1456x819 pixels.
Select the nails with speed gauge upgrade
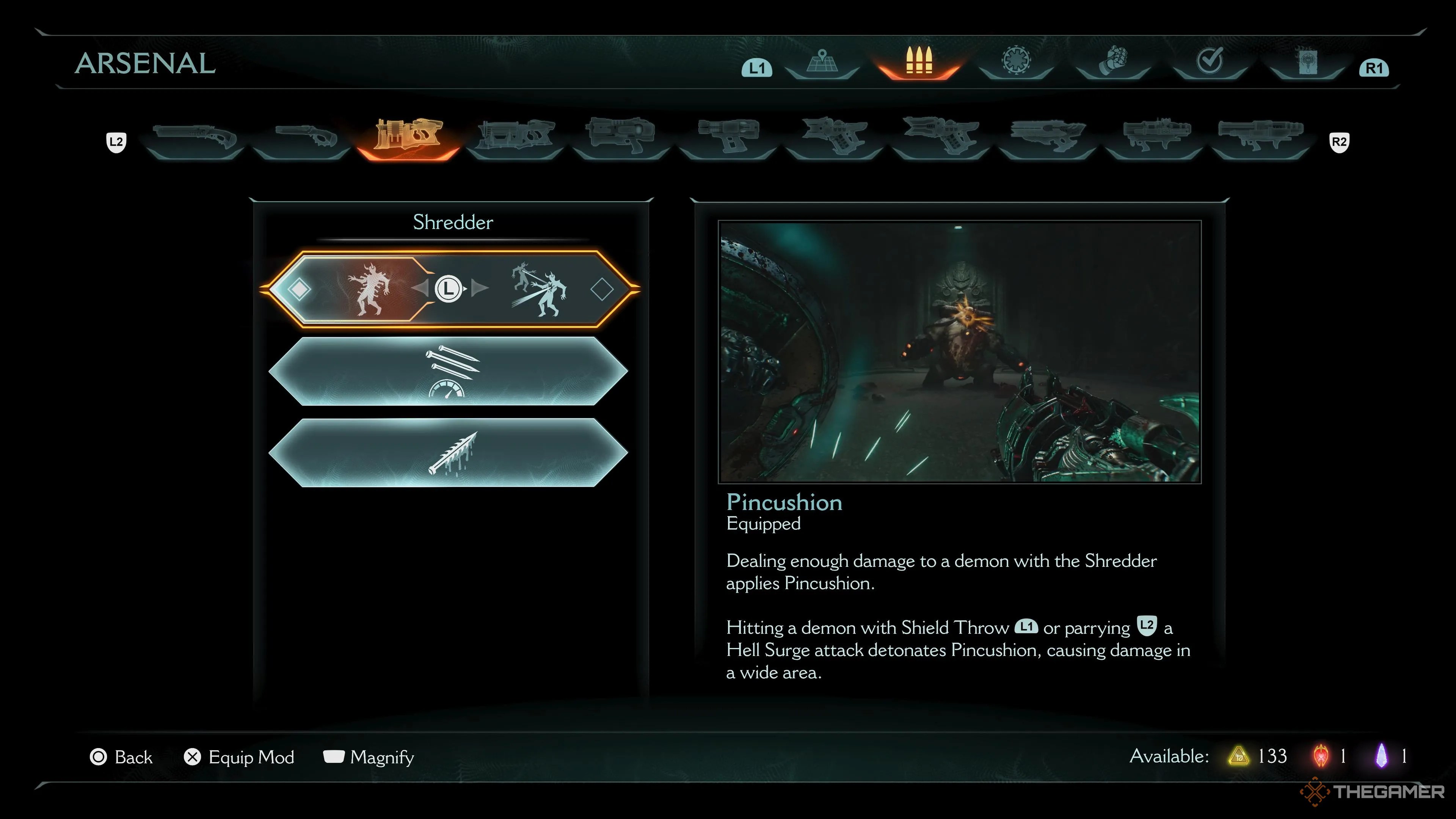click(448, 371)
